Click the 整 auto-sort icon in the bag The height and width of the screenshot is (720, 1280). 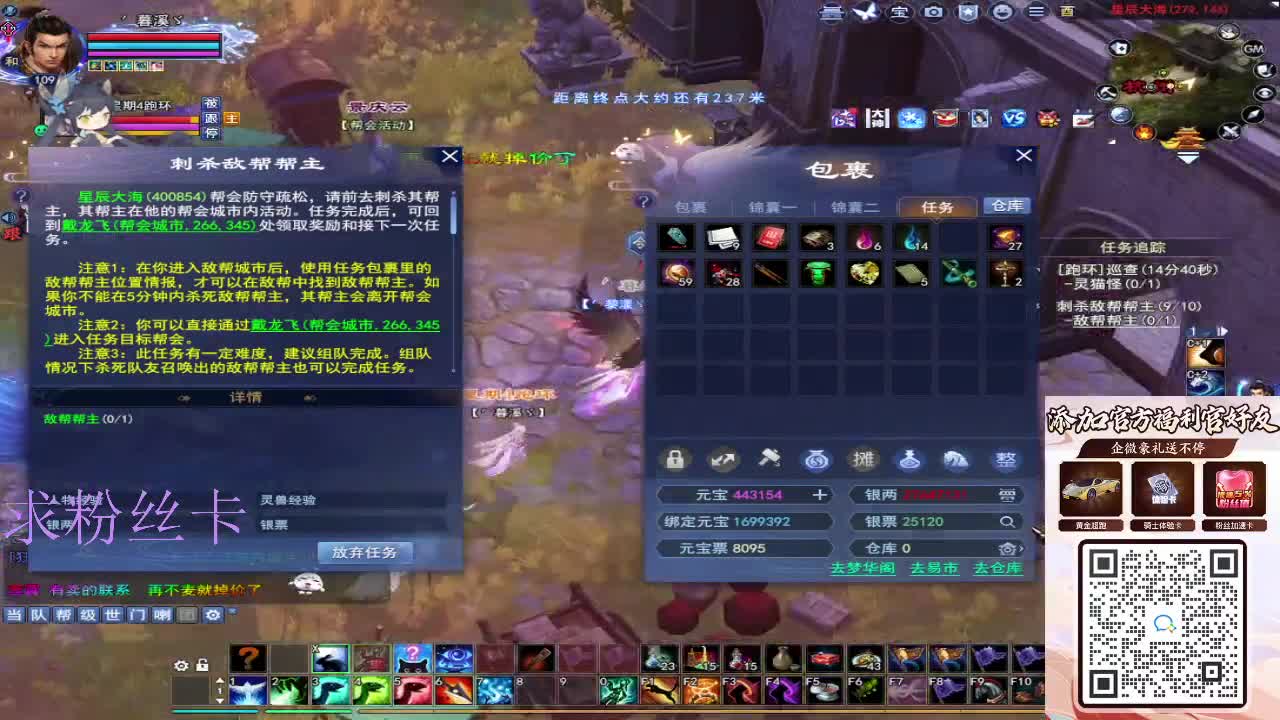point(1006,460)
